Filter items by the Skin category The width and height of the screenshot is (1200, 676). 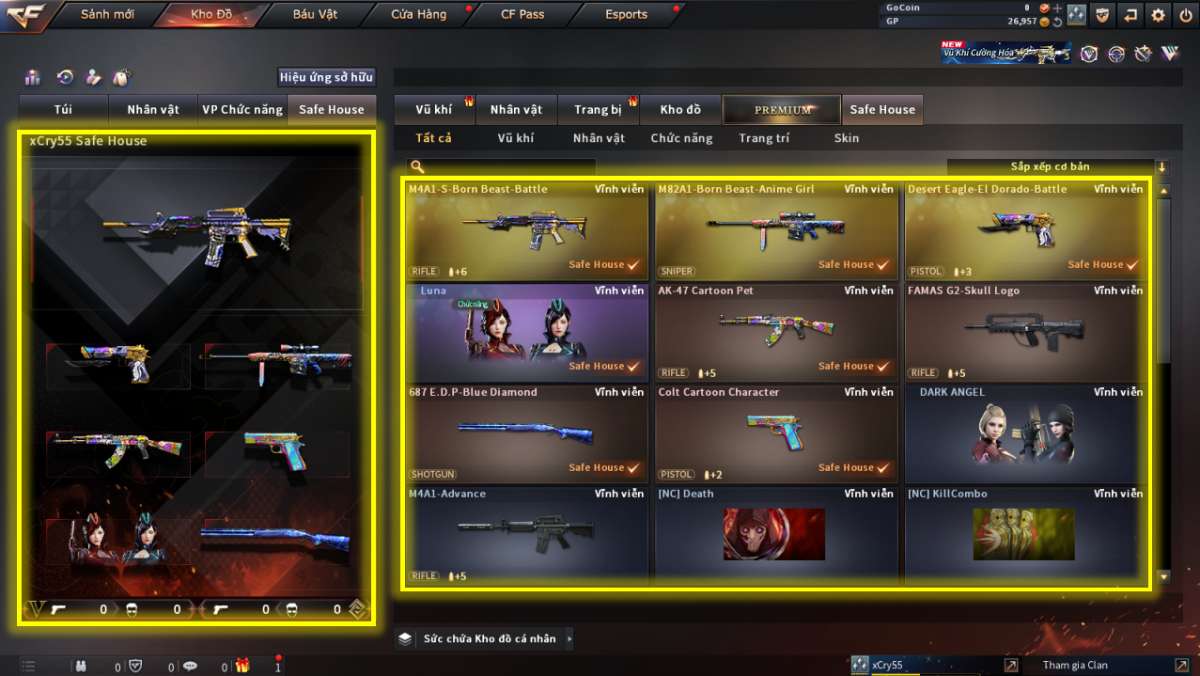tap(846, 138)
